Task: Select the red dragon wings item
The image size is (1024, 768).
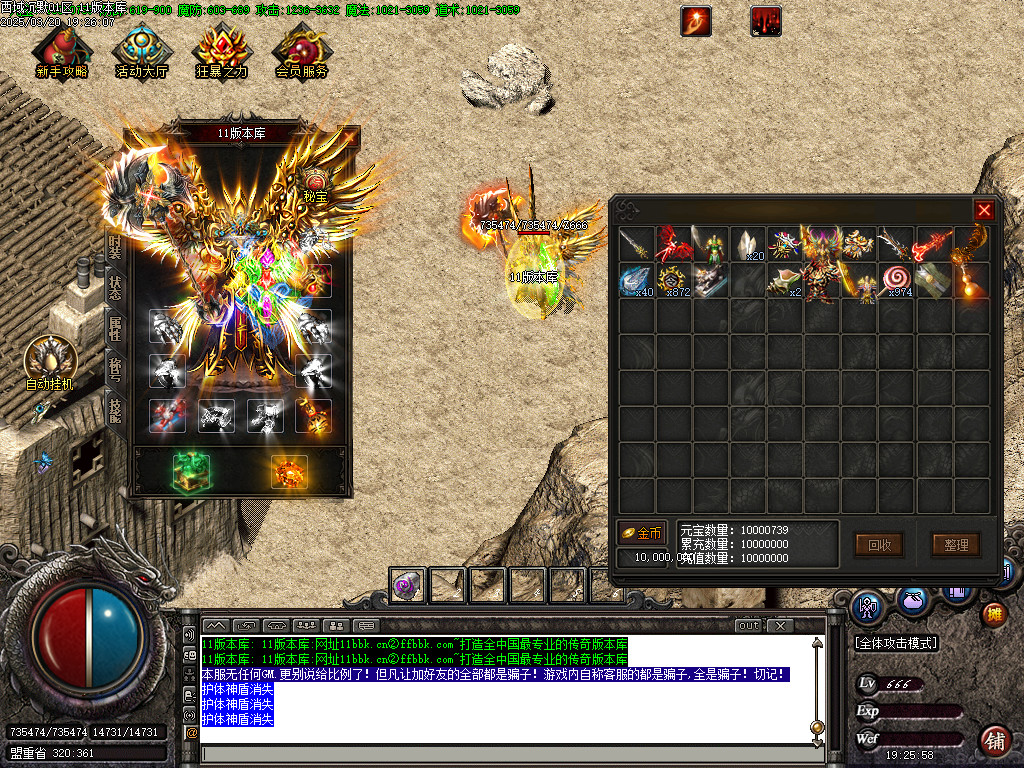Action: click(x=673, y=244)
